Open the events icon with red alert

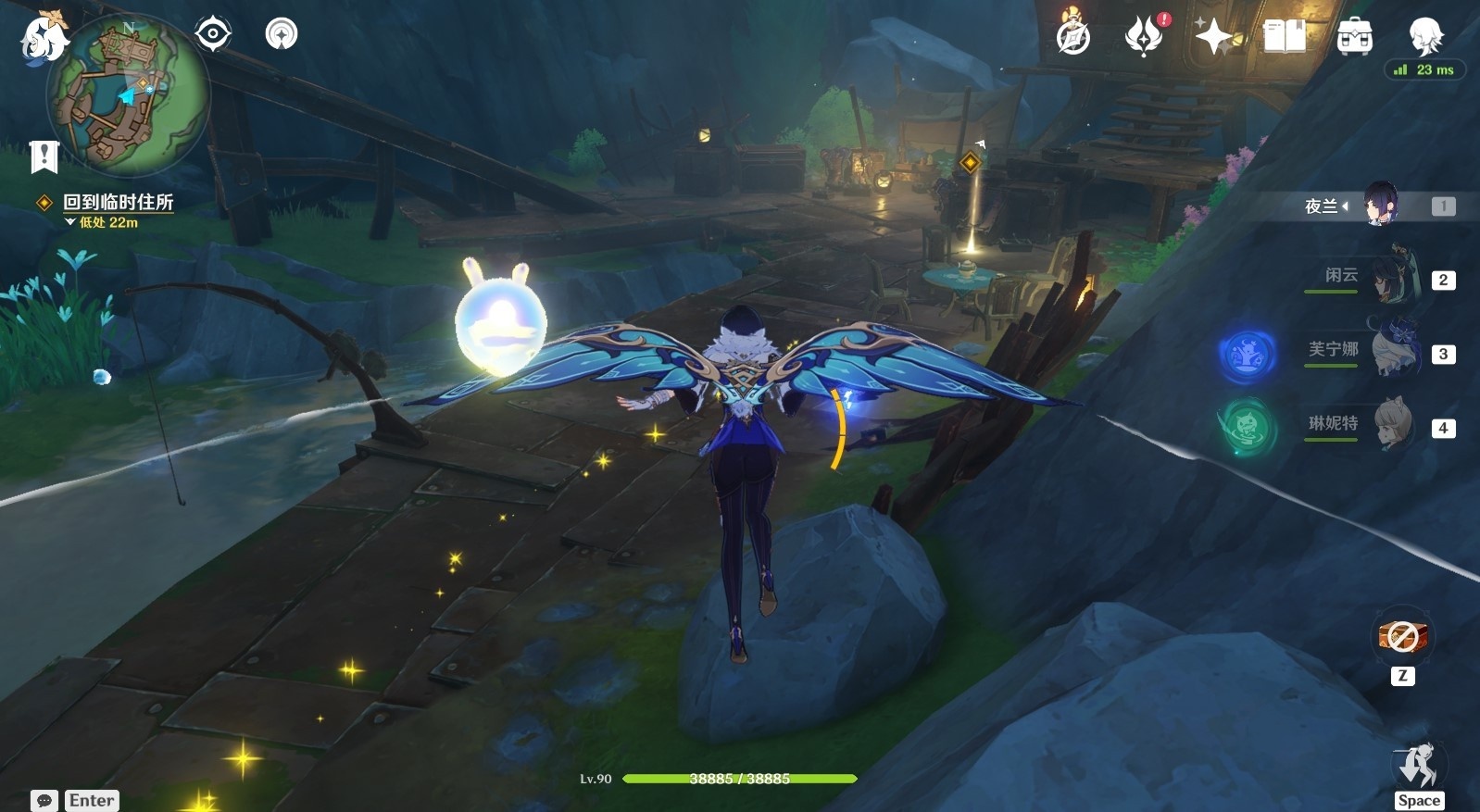[1144, 37]
